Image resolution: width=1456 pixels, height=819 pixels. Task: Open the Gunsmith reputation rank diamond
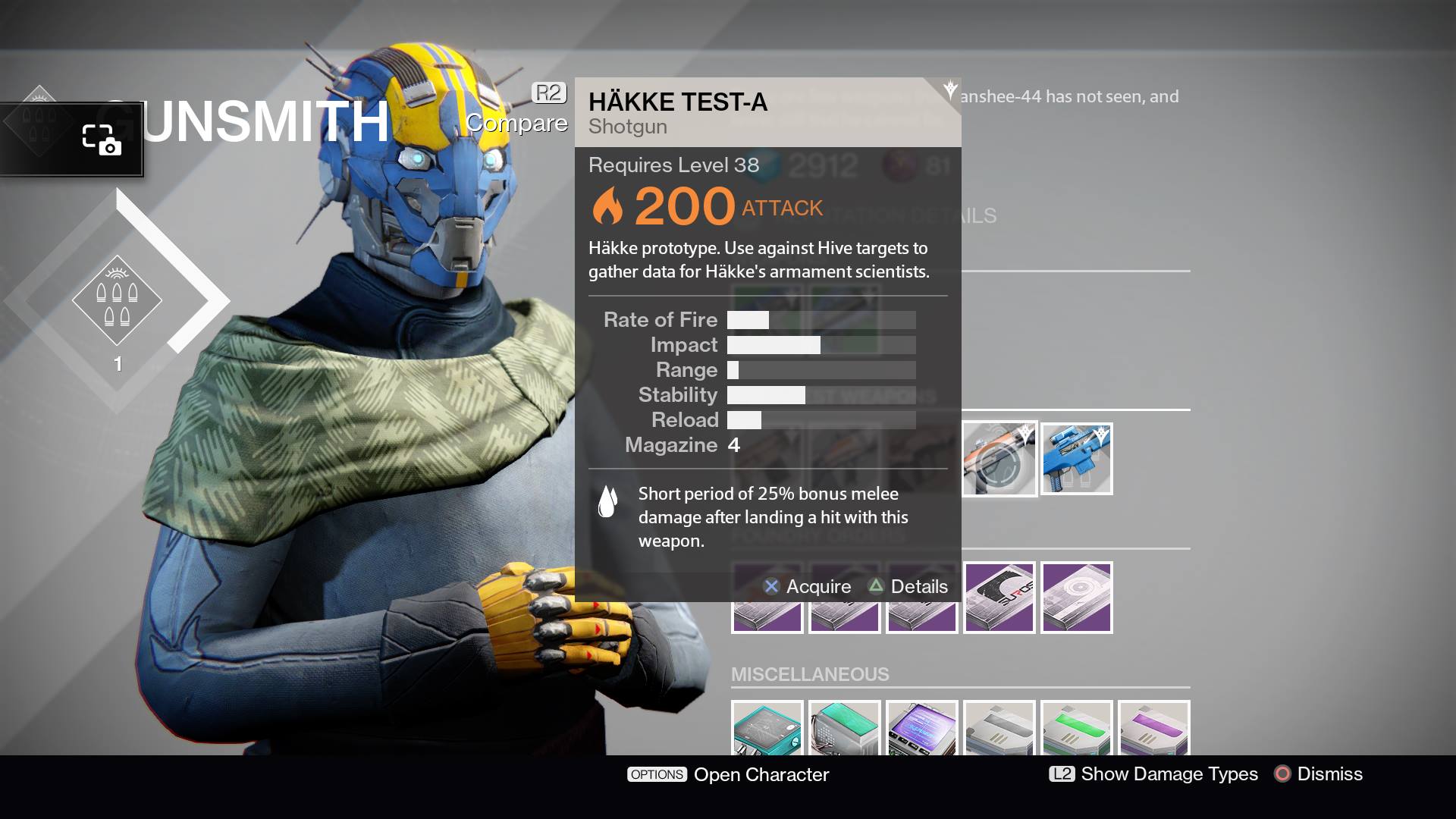coord(117,301)
